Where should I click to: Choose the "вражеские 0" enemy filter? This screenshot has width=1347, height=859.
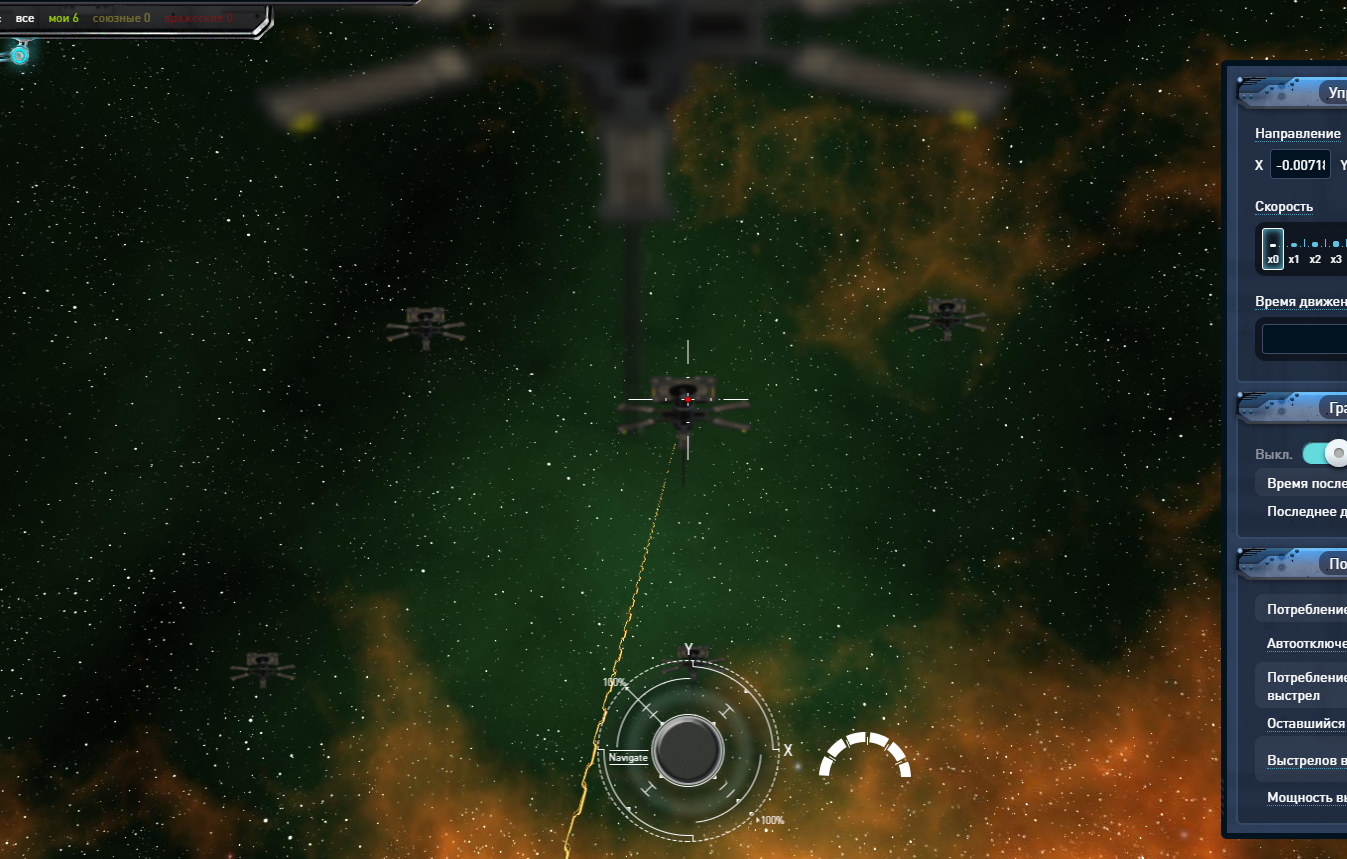click(x=198, y=18)
